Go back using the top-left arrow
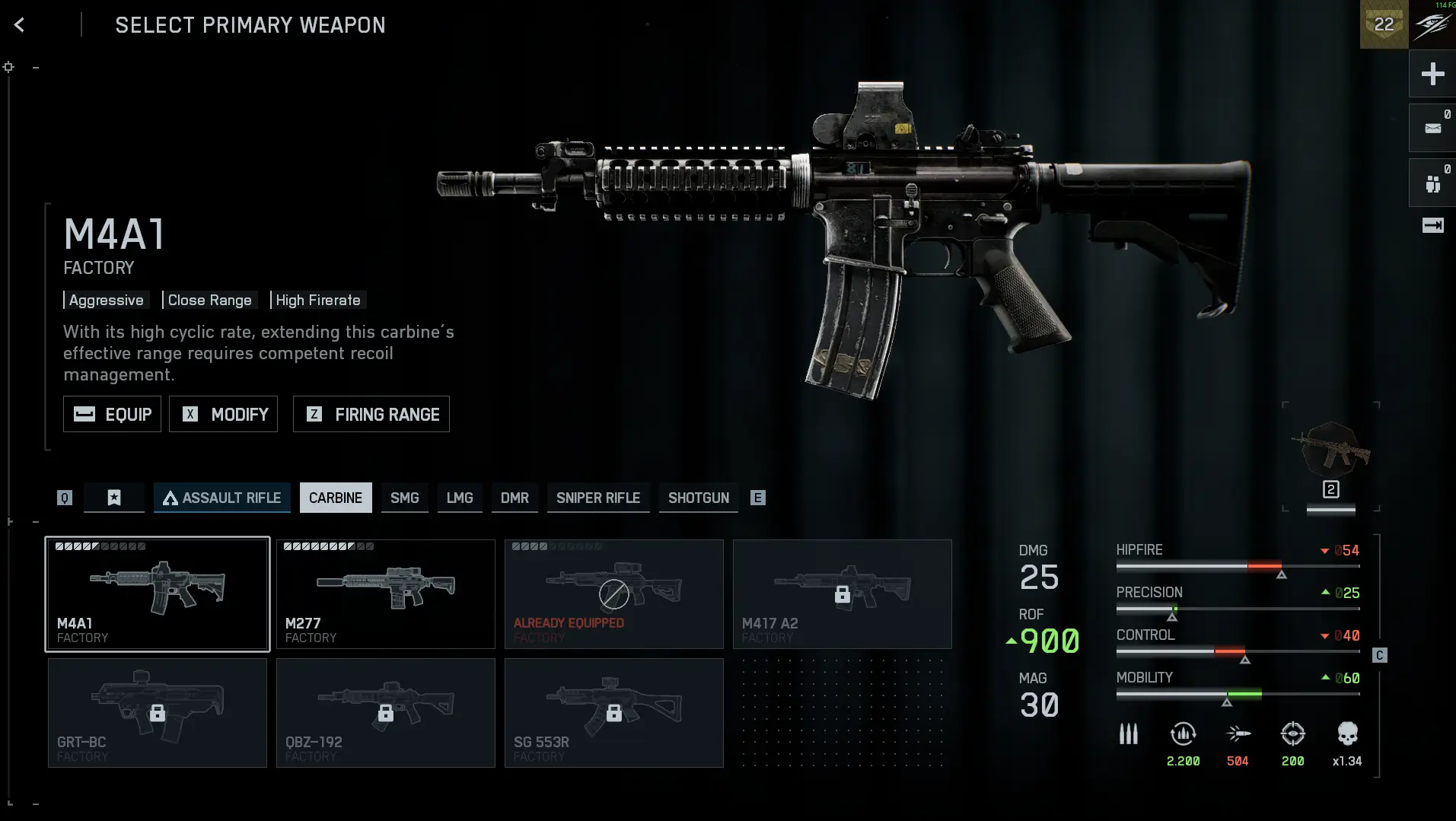Image resolution: width=1456 pixels, height=821 pixels. pyautogui.click(x=20, y=25)
